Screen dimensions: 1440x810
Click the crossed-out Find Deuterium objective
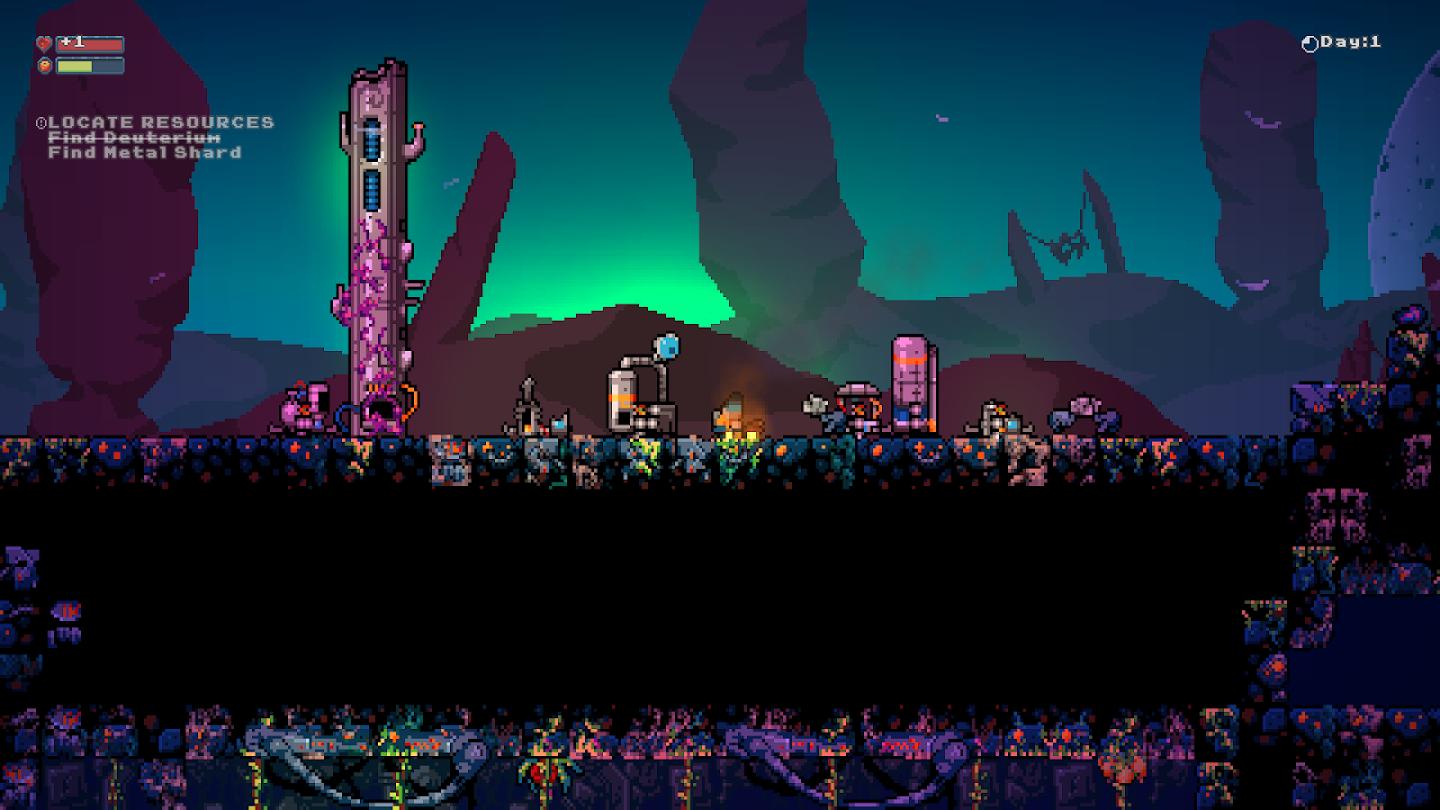[134, 138]
